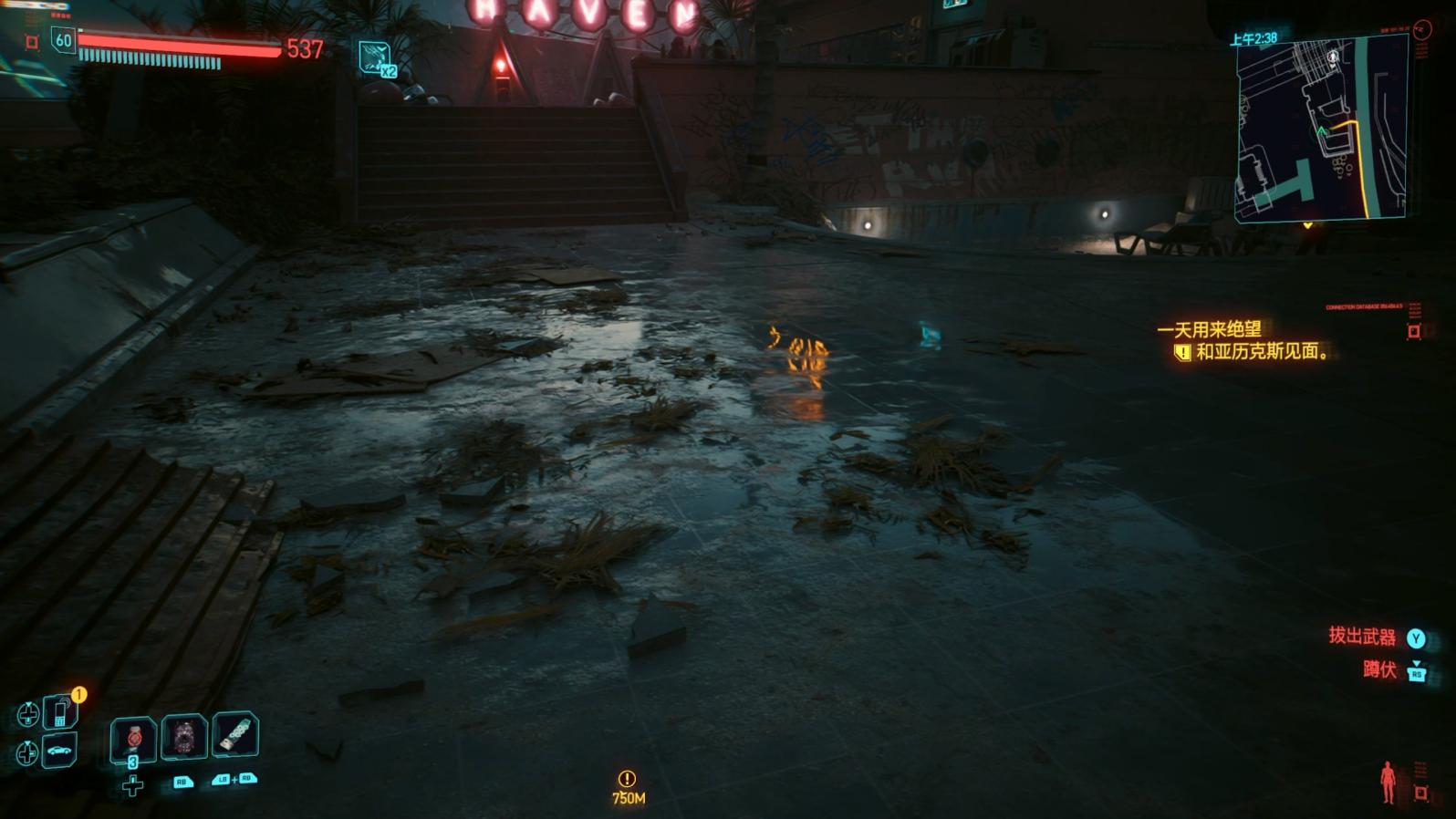Select the objective 和亚历克斯见面
Viewport: 1456px width, 819px height.
pyautogui.click(x=1262, y=351)
